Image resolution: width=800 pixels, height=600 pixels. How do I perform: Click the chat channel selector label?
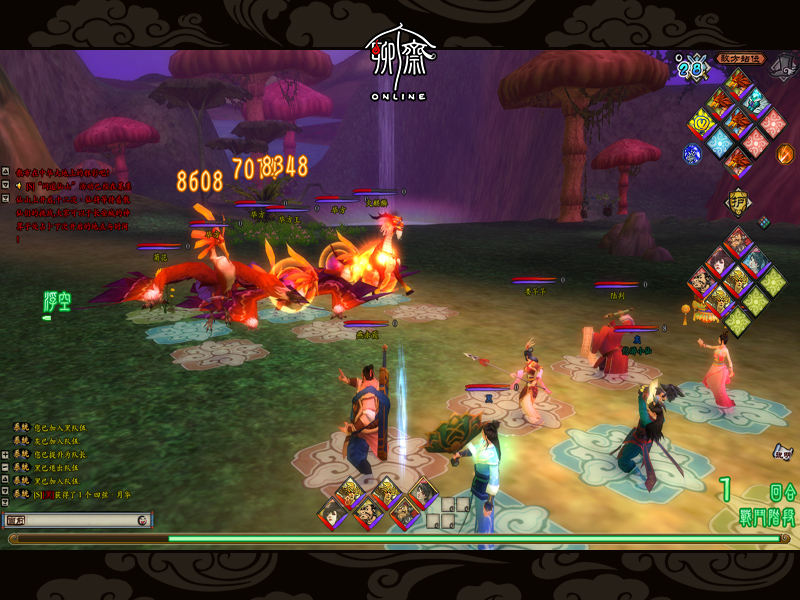point(16,520)
